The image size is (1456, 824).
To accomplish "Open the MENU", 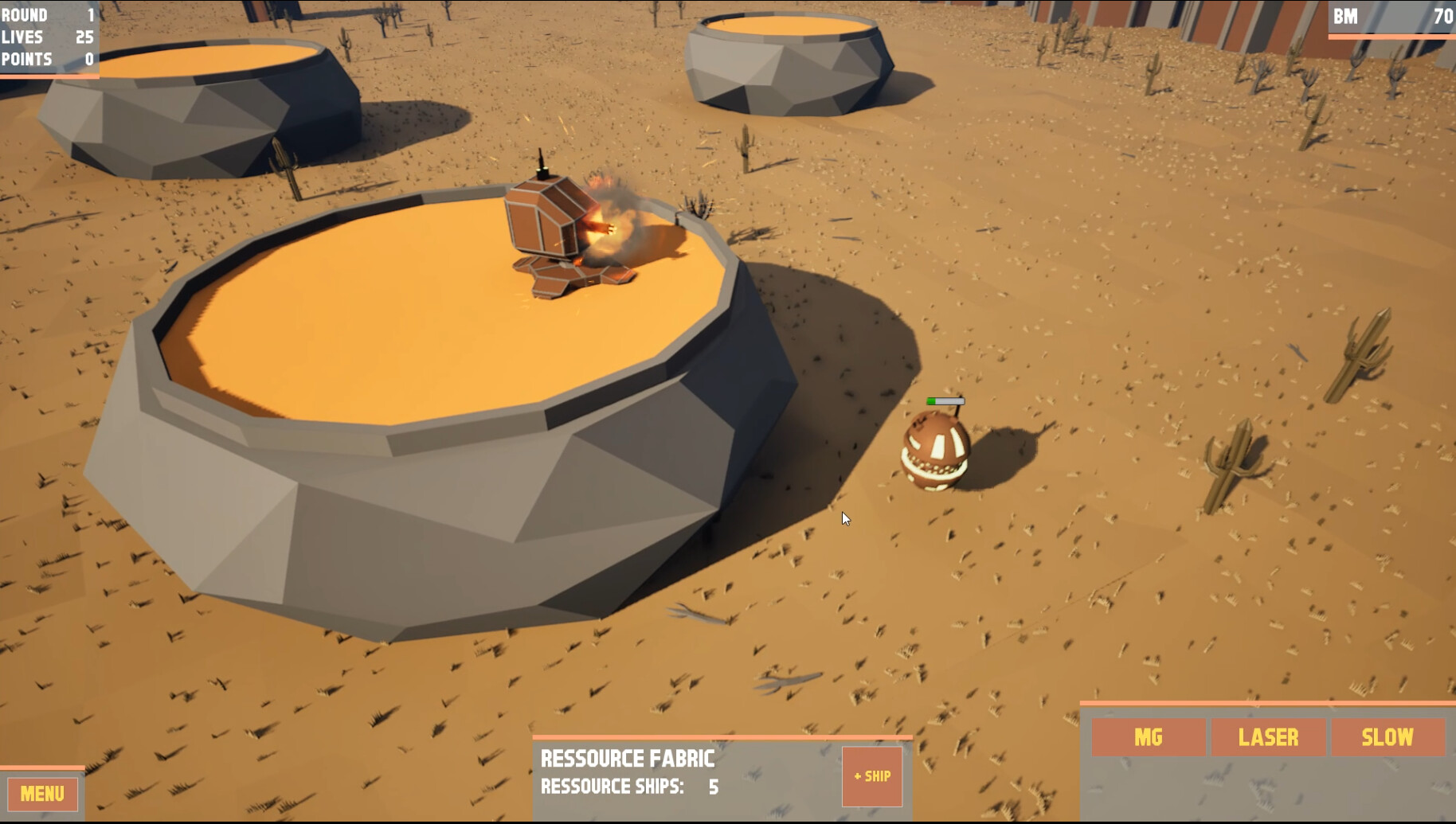I will coord(41,794).
